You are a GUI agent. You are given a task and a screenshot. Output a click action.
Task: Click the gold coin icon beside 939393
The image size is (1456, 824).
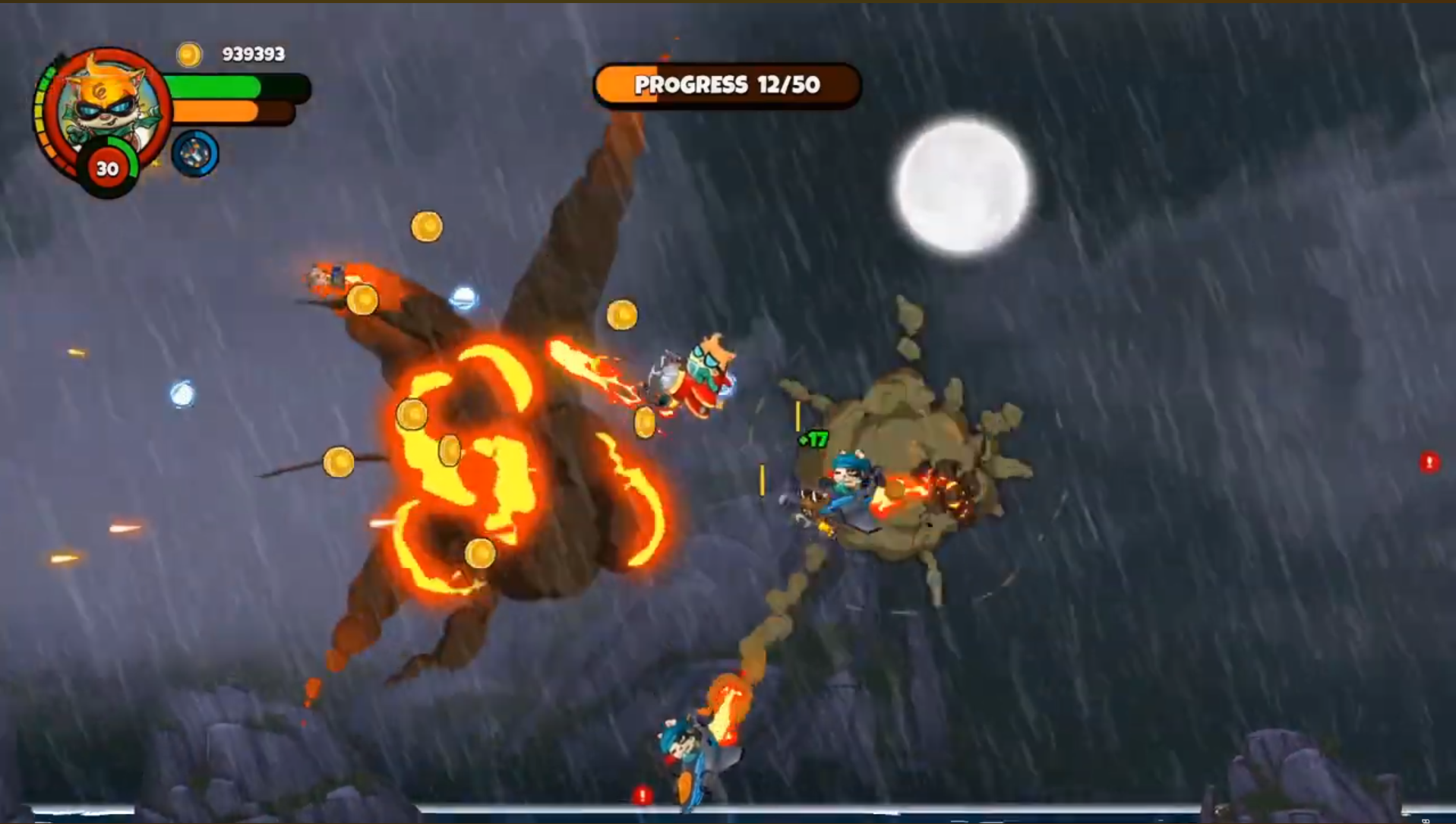tap(188, 54)
